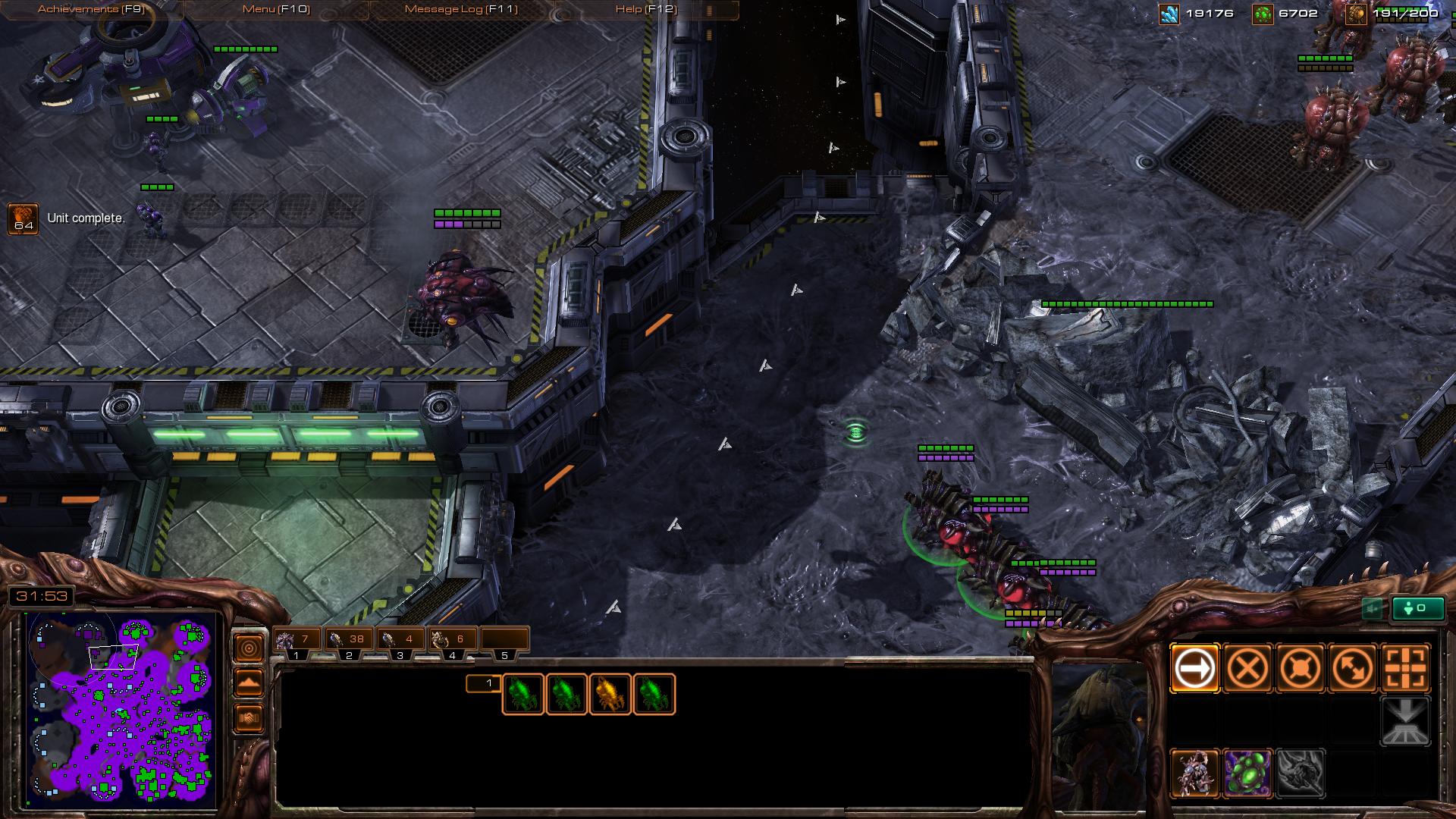Select the Patrol command
The width and height of the screenshot is (1456, 819).
[x=1353, y=669]
